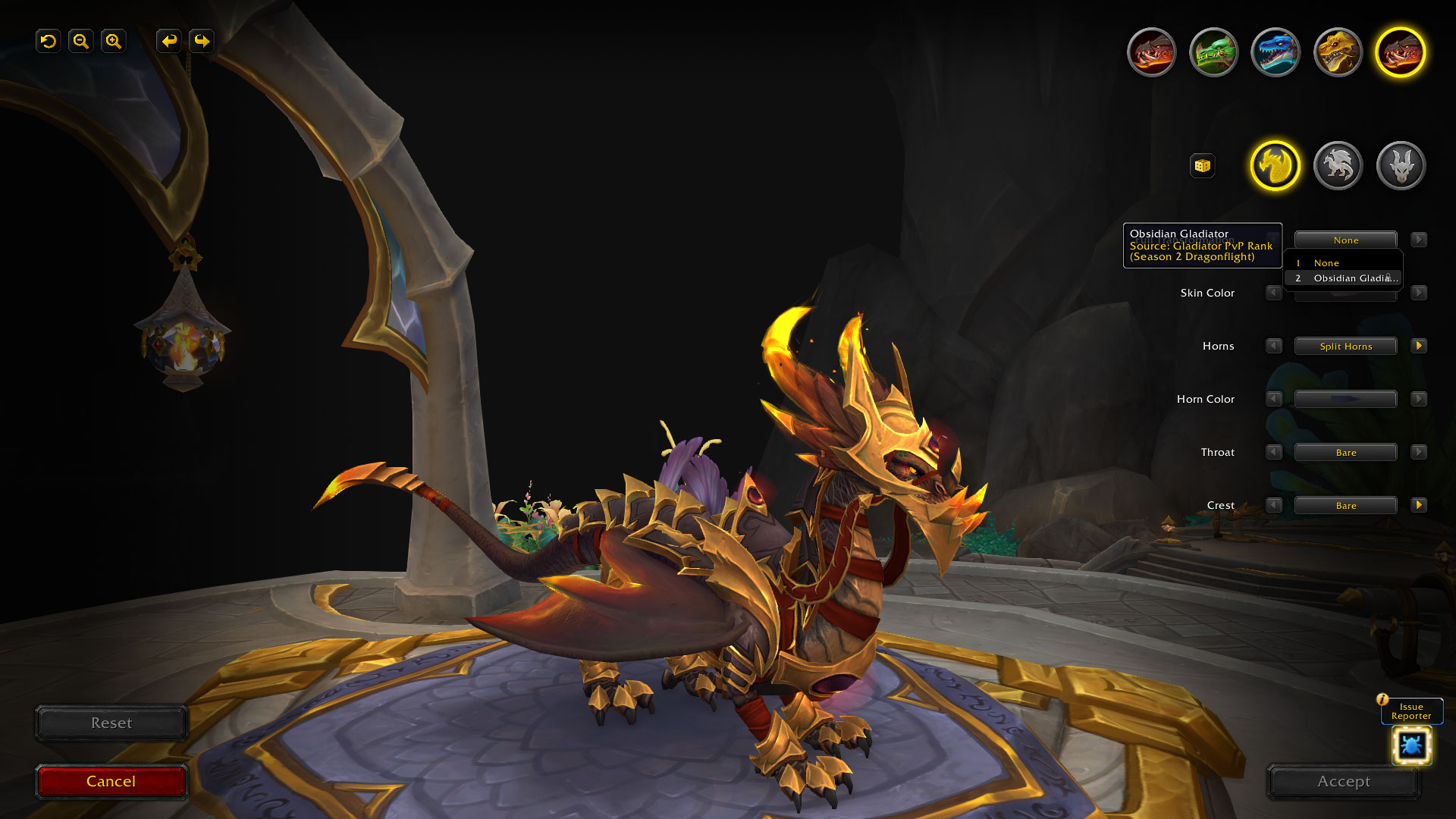Open the Issue Reporter bug button
Screen dimensions: 1456x819
coord(1411,745)
